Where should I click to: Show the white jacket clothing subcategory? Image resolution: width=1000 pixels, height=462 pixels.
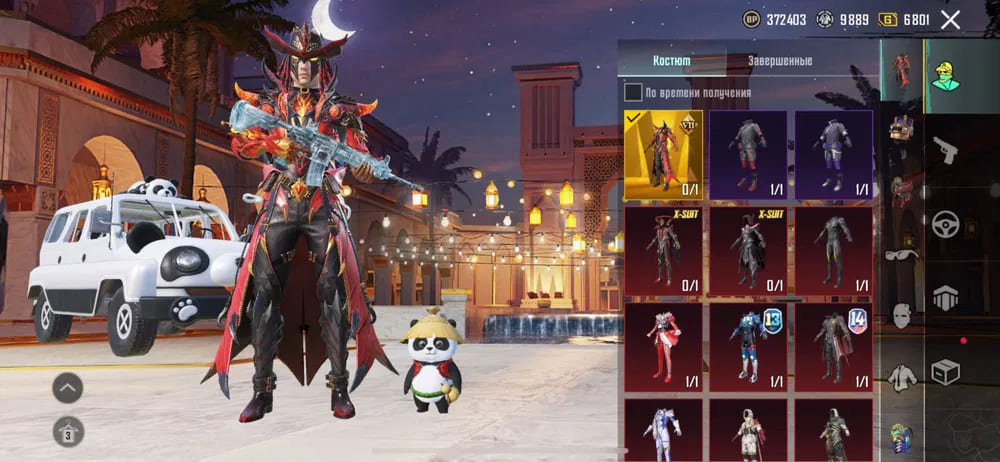[902, 377]
